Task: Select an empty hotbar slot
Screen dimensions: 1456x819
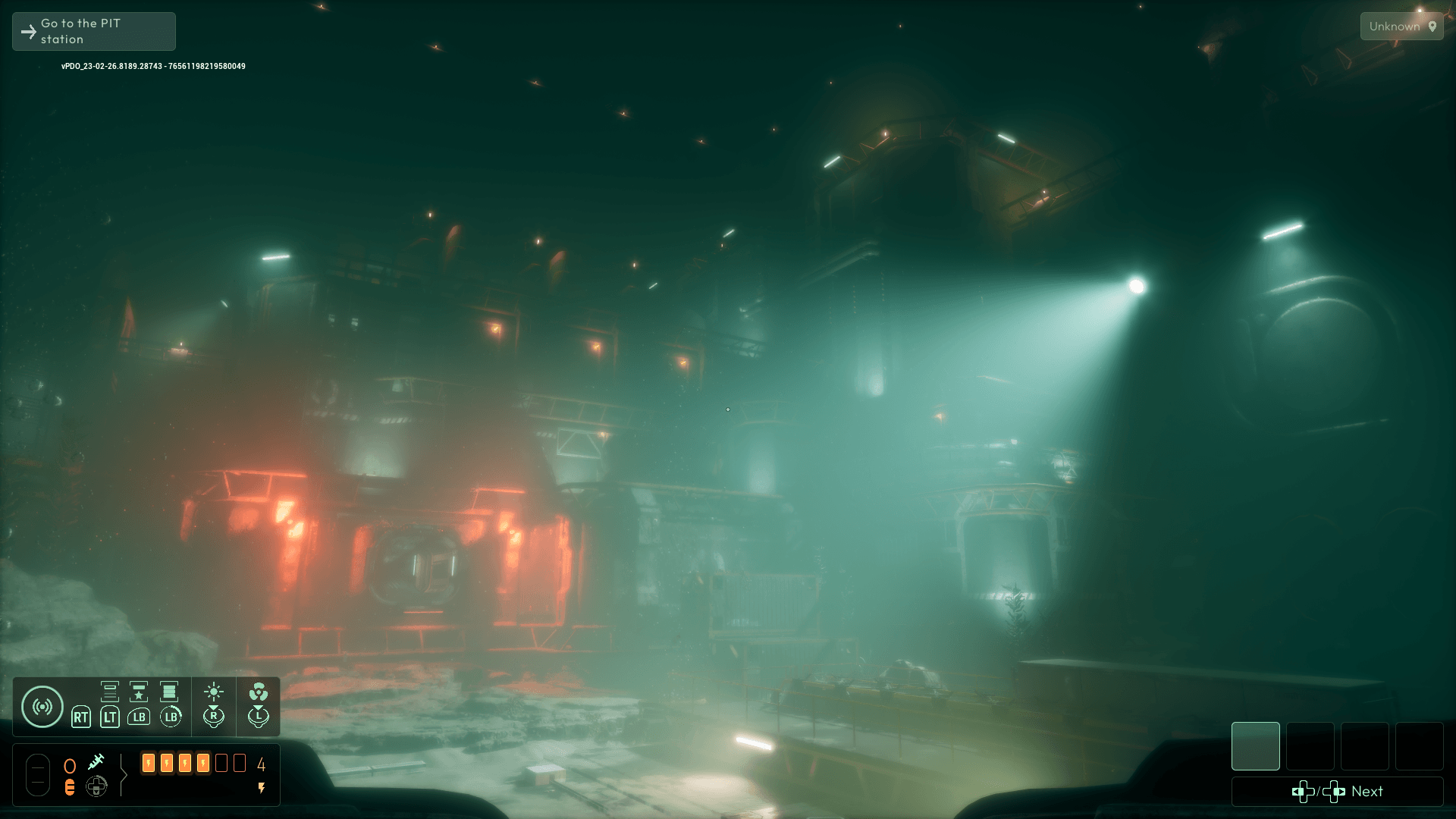Action: point(1310,747)
